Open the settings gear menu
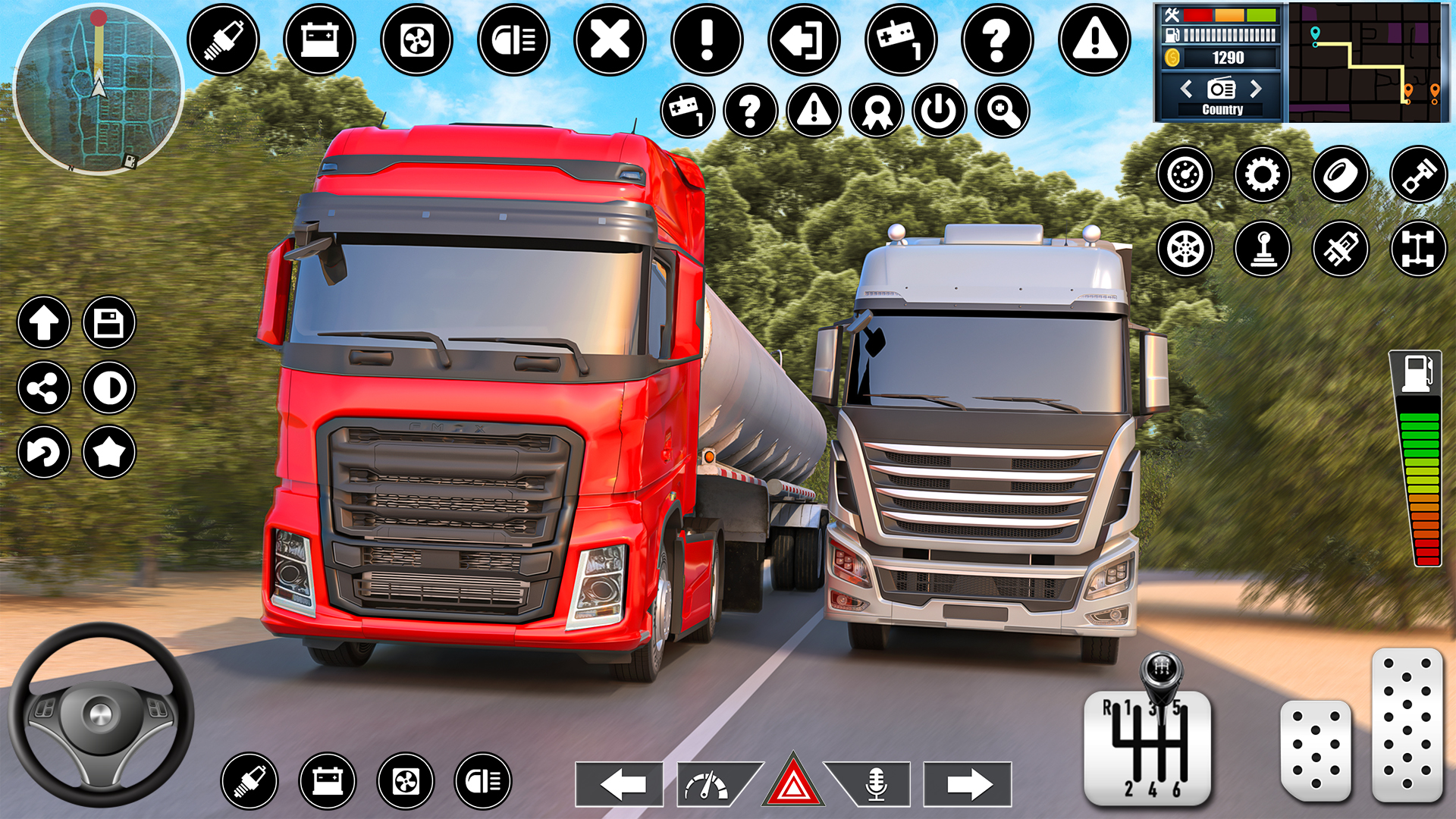 point(1261,174)
